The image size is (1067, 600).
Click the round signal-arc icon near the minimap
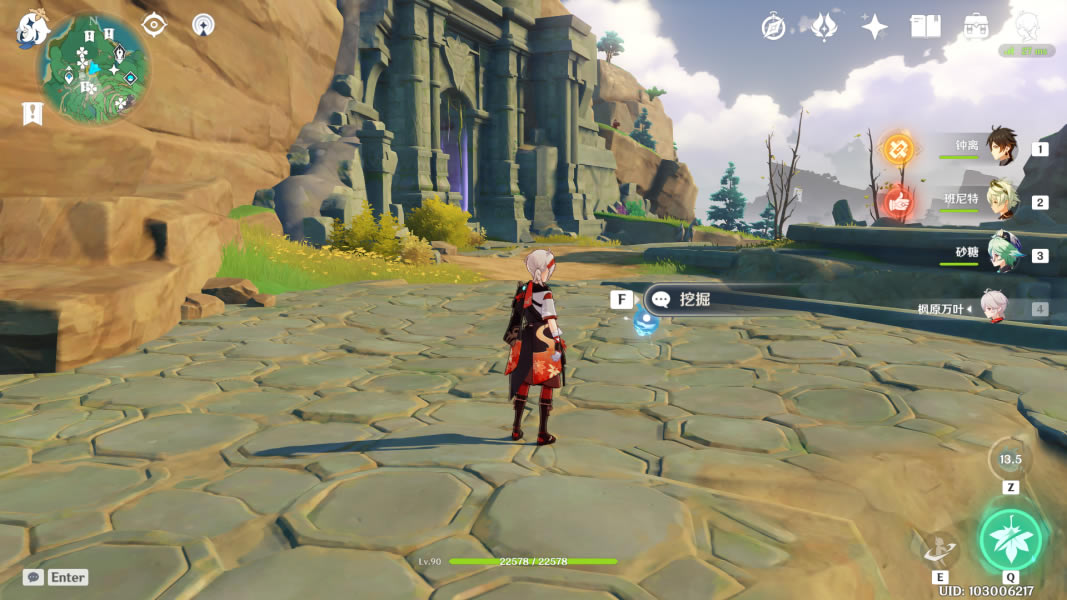tap(203, 25)
